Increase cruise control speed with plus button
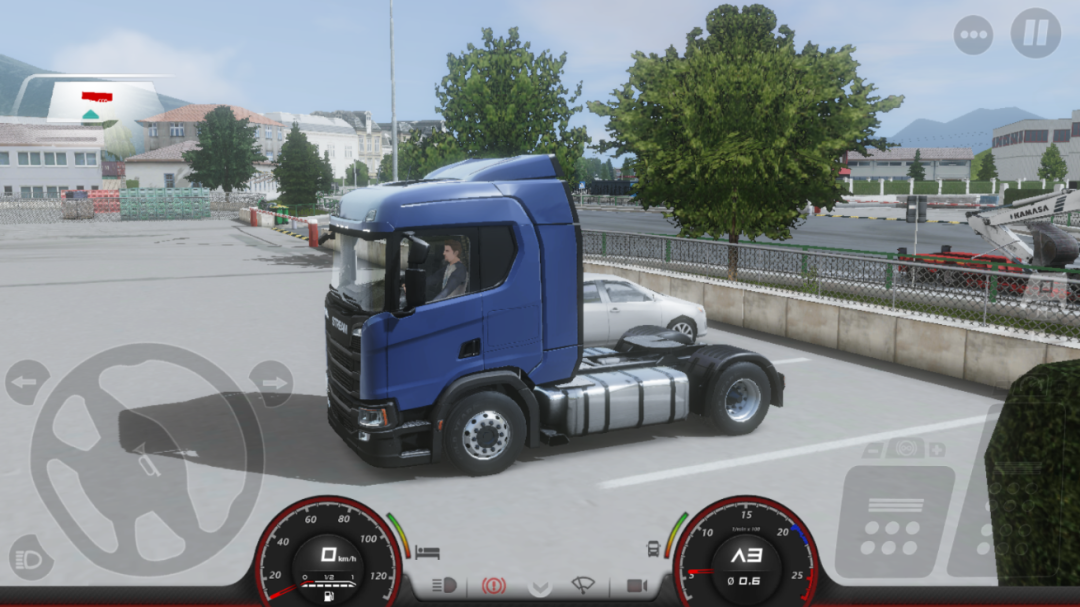Viewport: 1080px width, 607px height. [936, 450]
